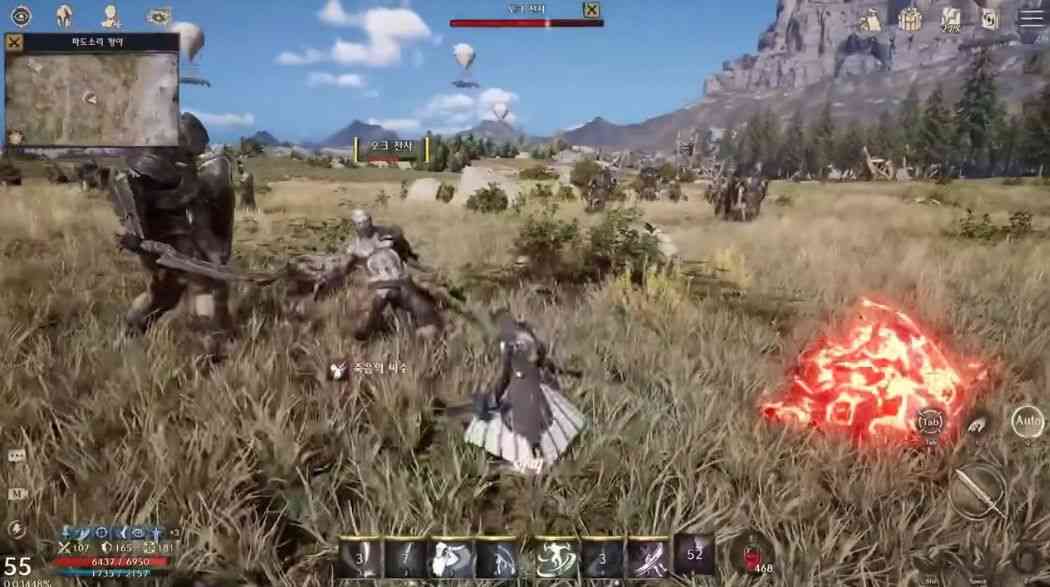Open the gift box icon
1050x587 pixels.
910,18
